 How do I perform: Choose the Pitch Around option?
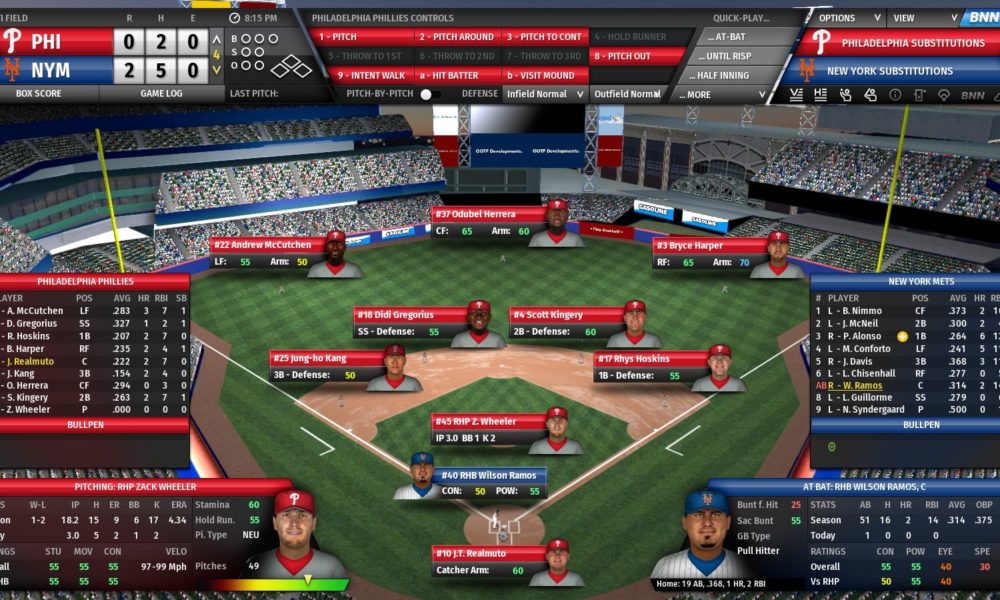pyautogui.click(x=455, y=37)
